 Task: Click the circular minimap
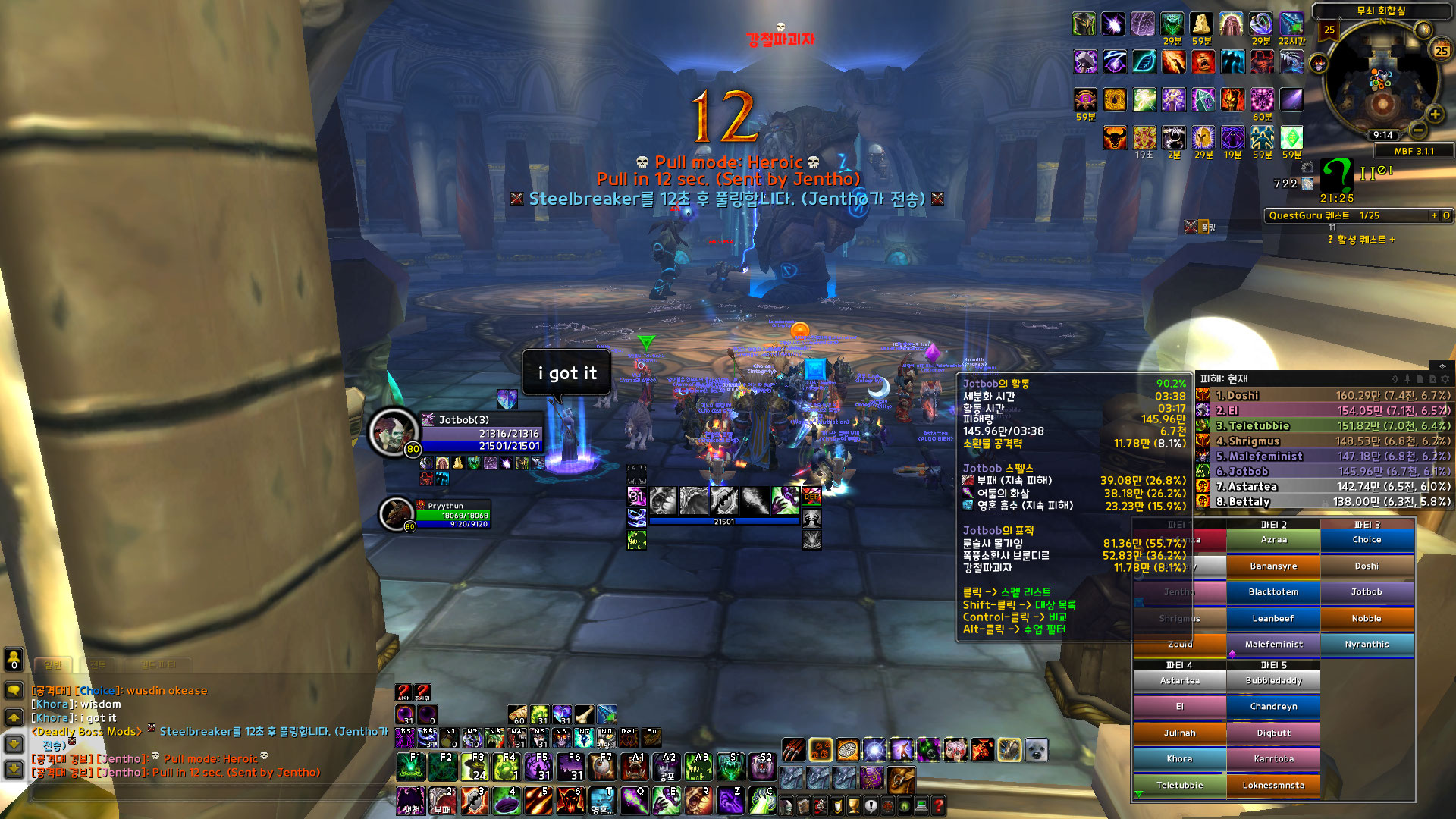pos(1381,80)
